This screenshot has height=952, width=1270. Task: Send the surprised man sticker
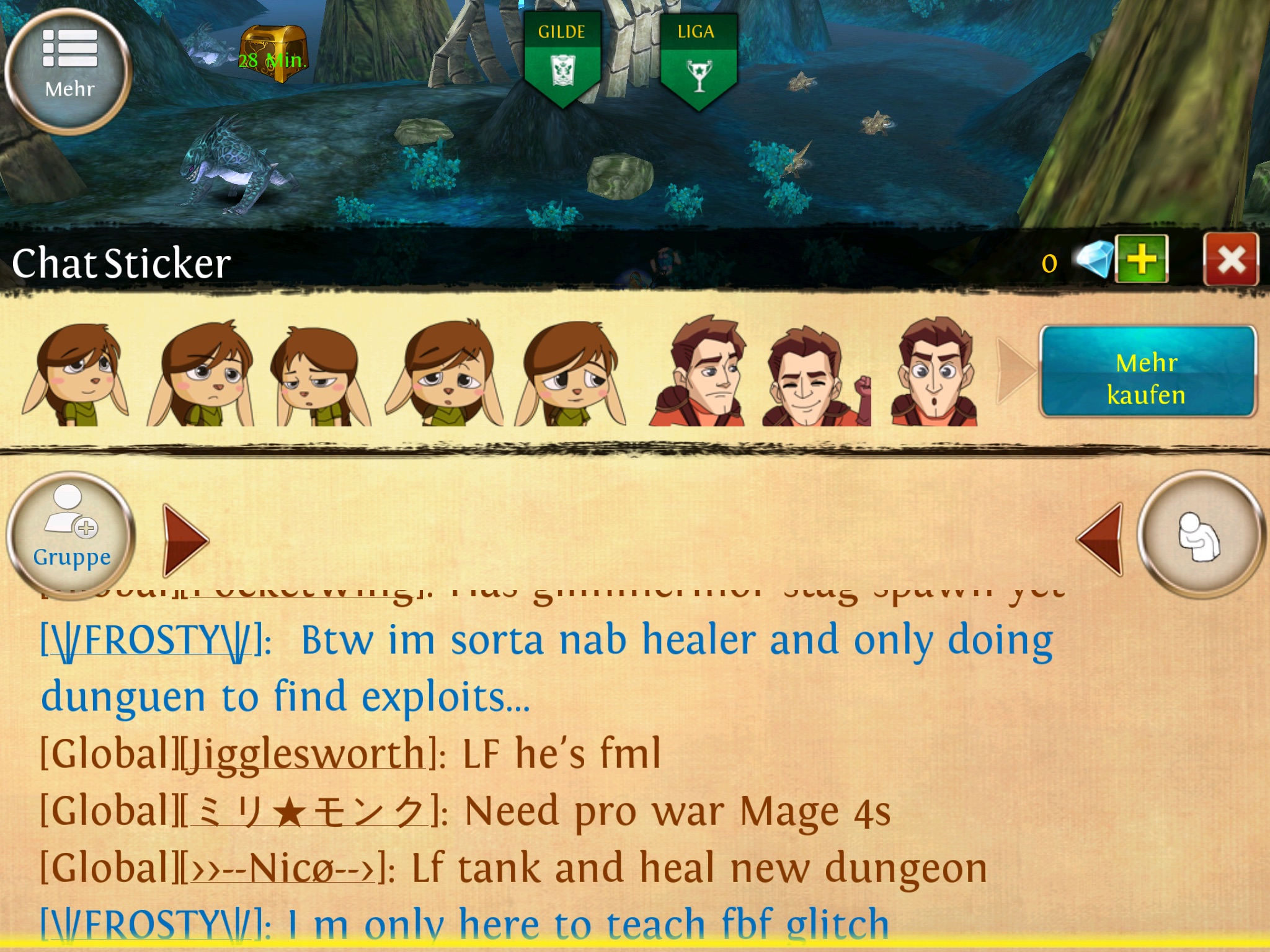point(933,372)
